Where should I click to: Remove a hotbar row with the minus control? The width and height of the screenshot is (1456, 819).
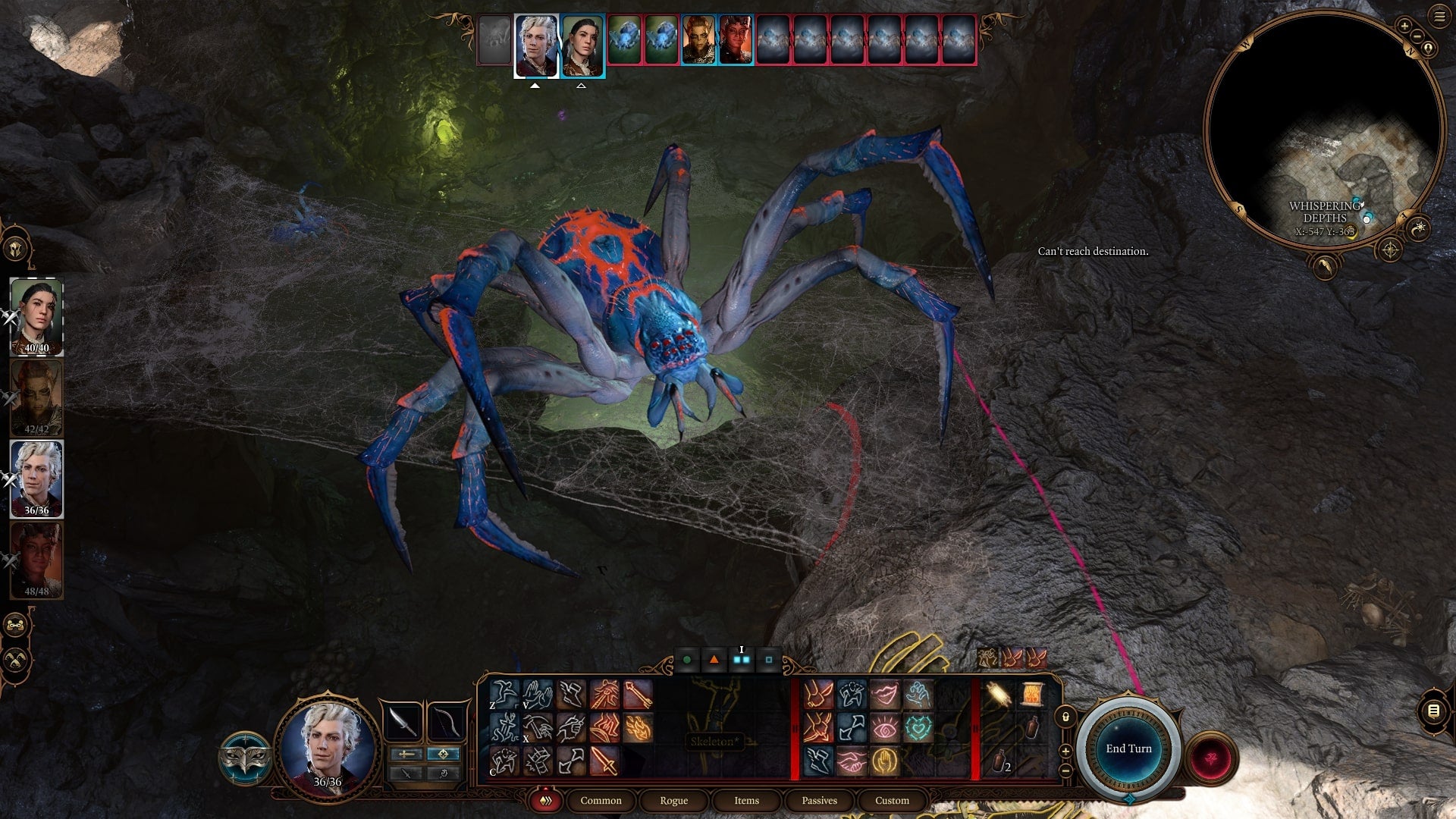(x=1065, y=770)
